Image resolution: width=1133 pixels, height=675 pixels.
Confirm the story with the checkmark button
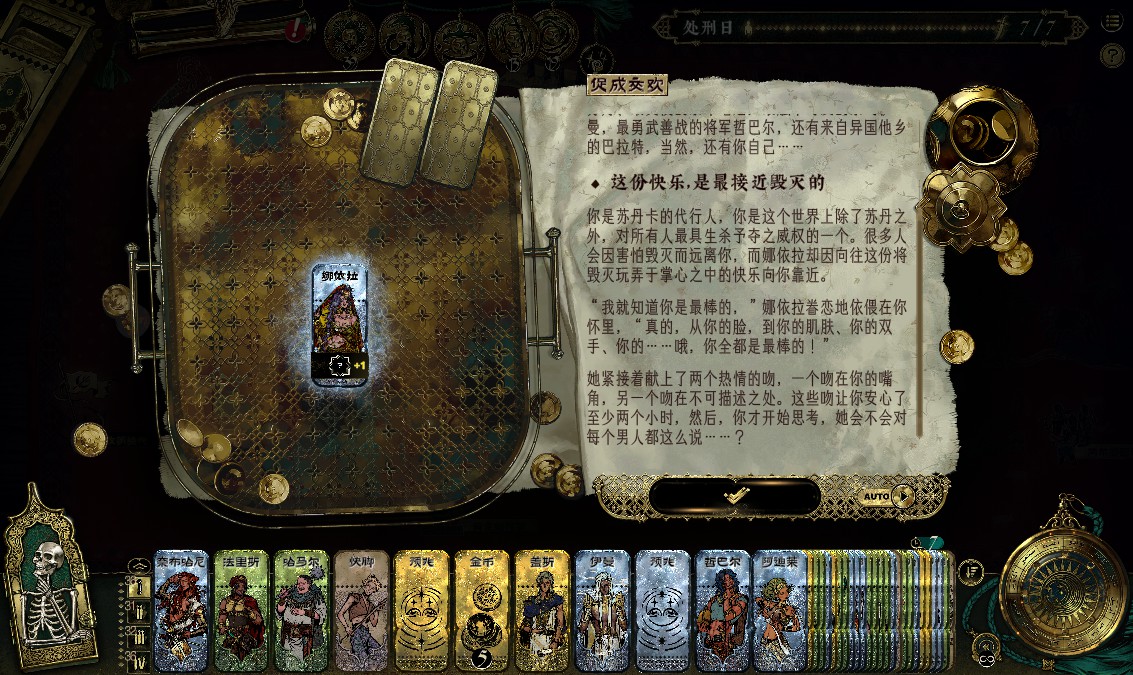point(735,496)
